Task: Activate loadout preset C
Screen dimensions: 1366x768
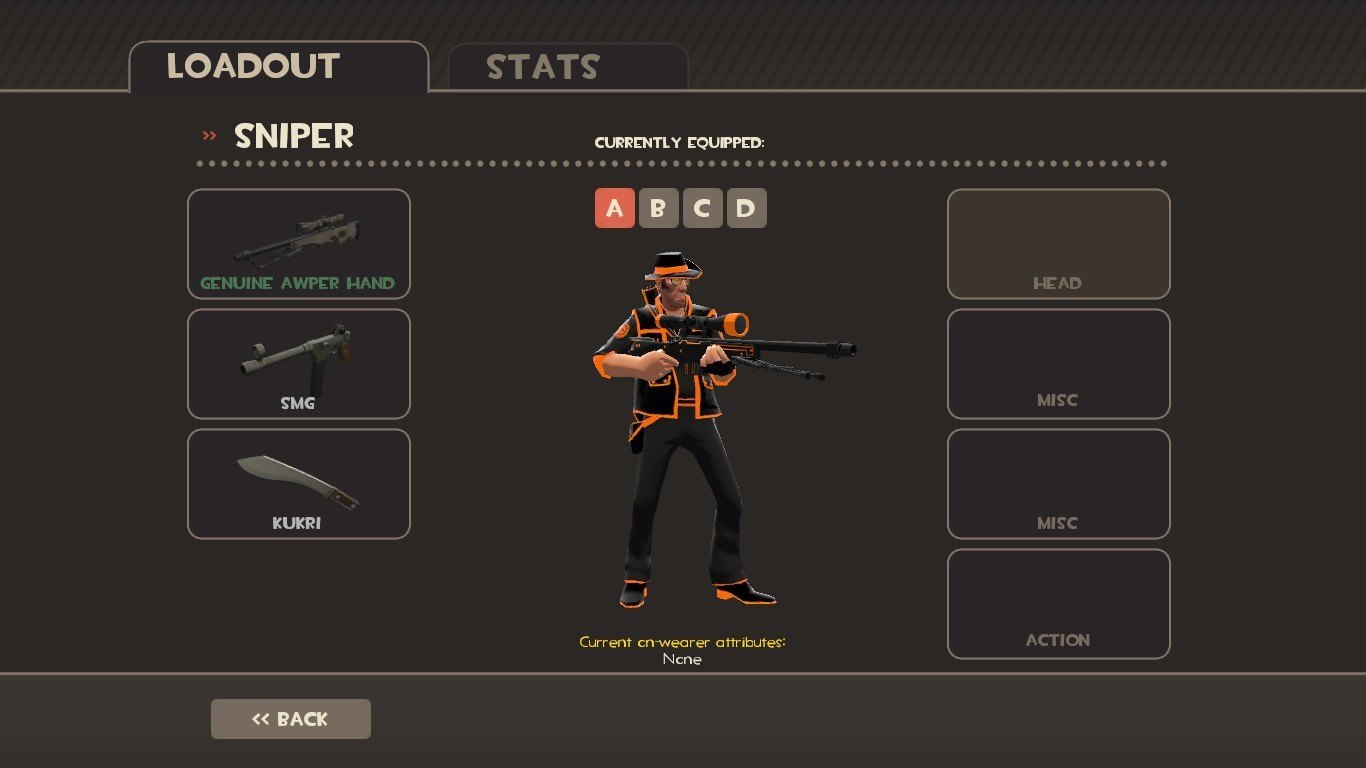Action: coord(702,209)
